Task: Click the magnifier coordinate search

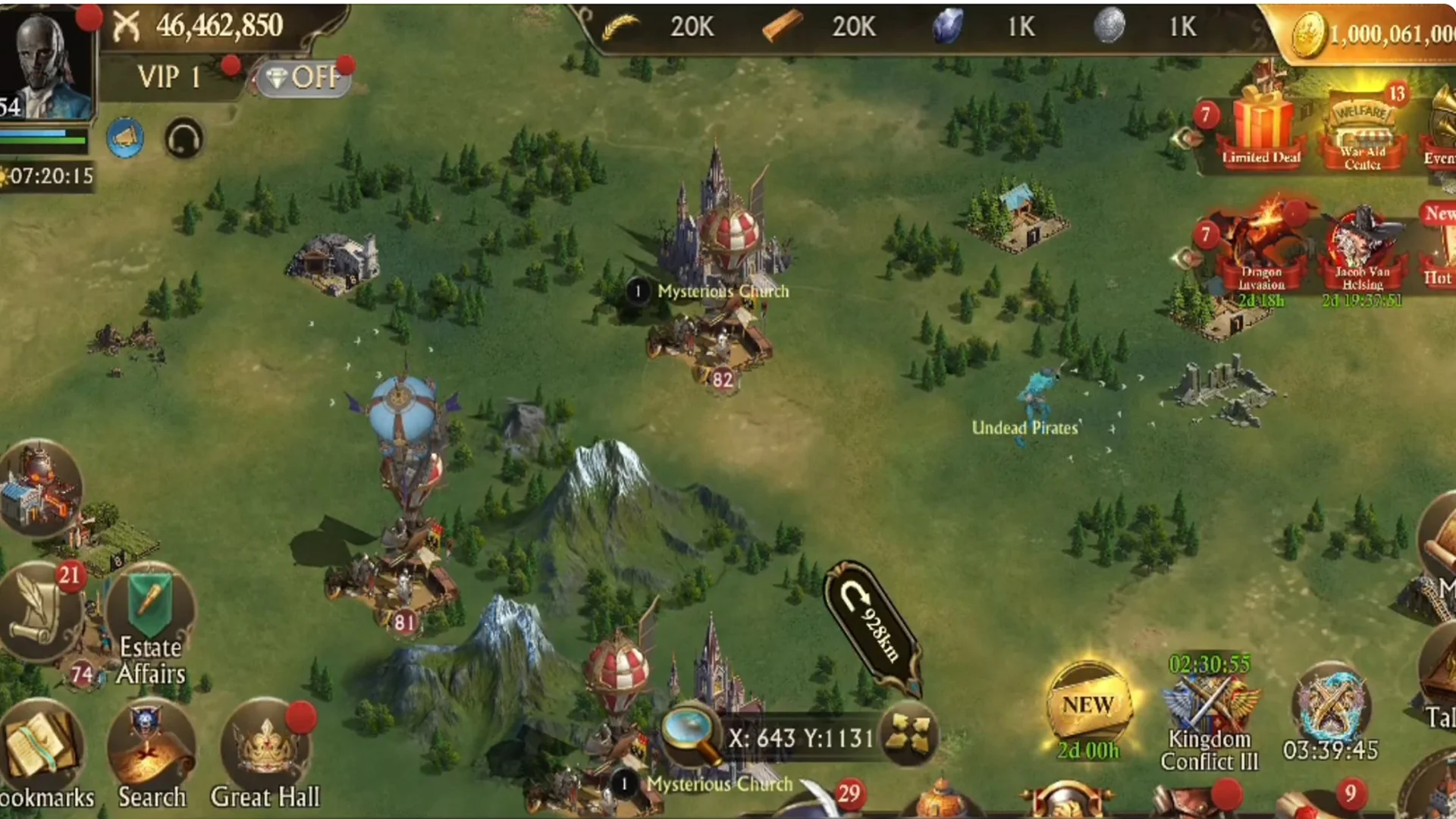Action: tap(690, 734)
